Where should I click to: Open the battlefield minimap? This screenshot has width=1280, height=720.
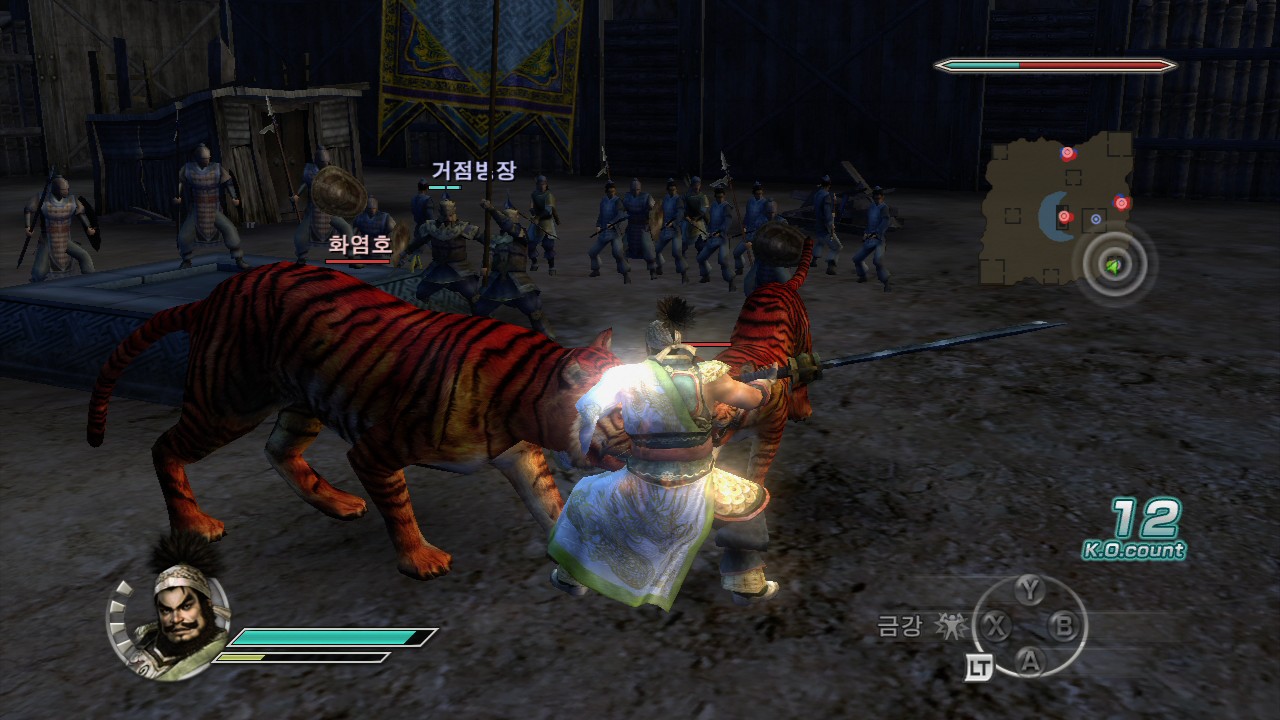[1056, 208]
